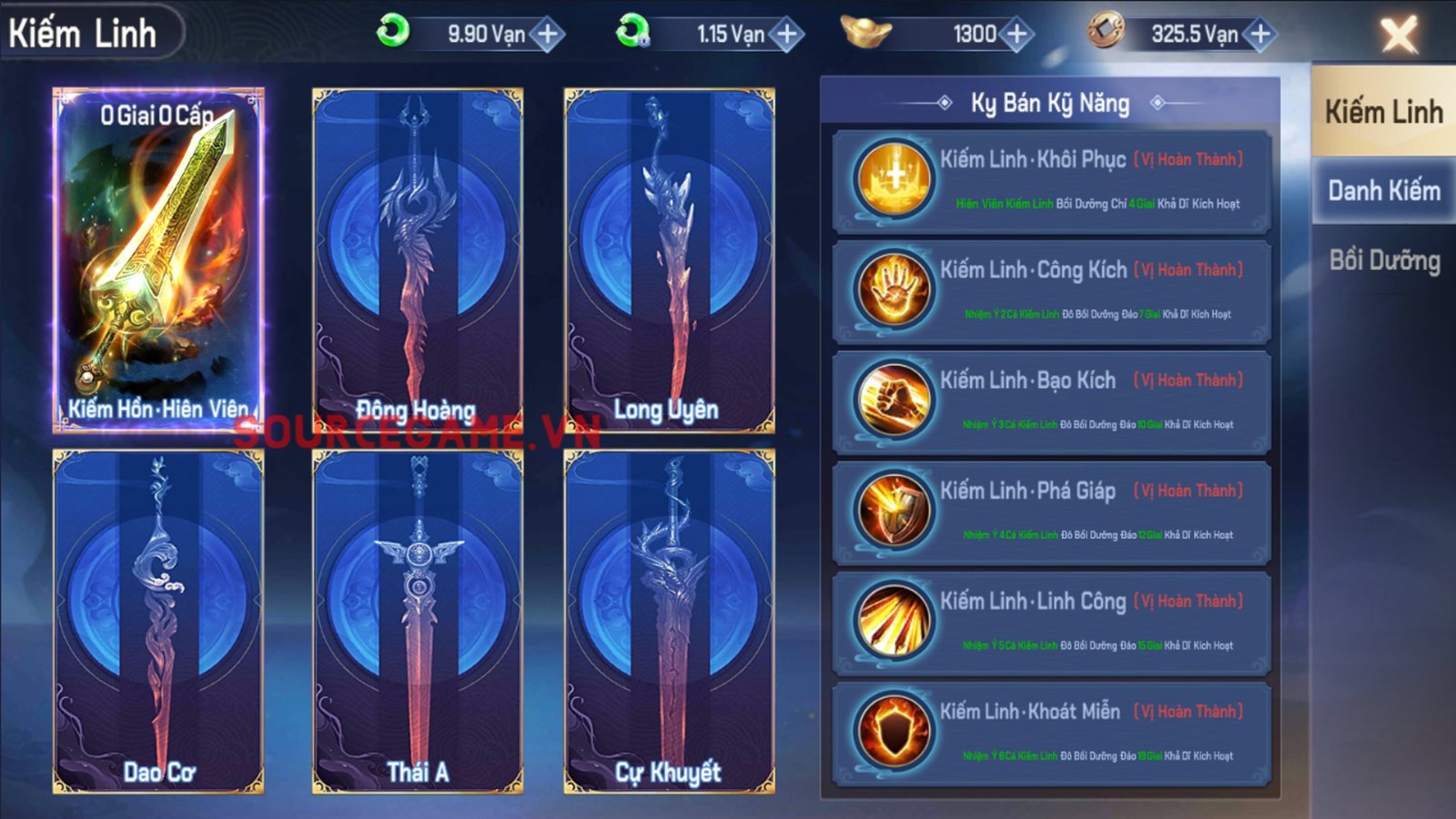Choose the Cự Khuyết sword card

669,622
